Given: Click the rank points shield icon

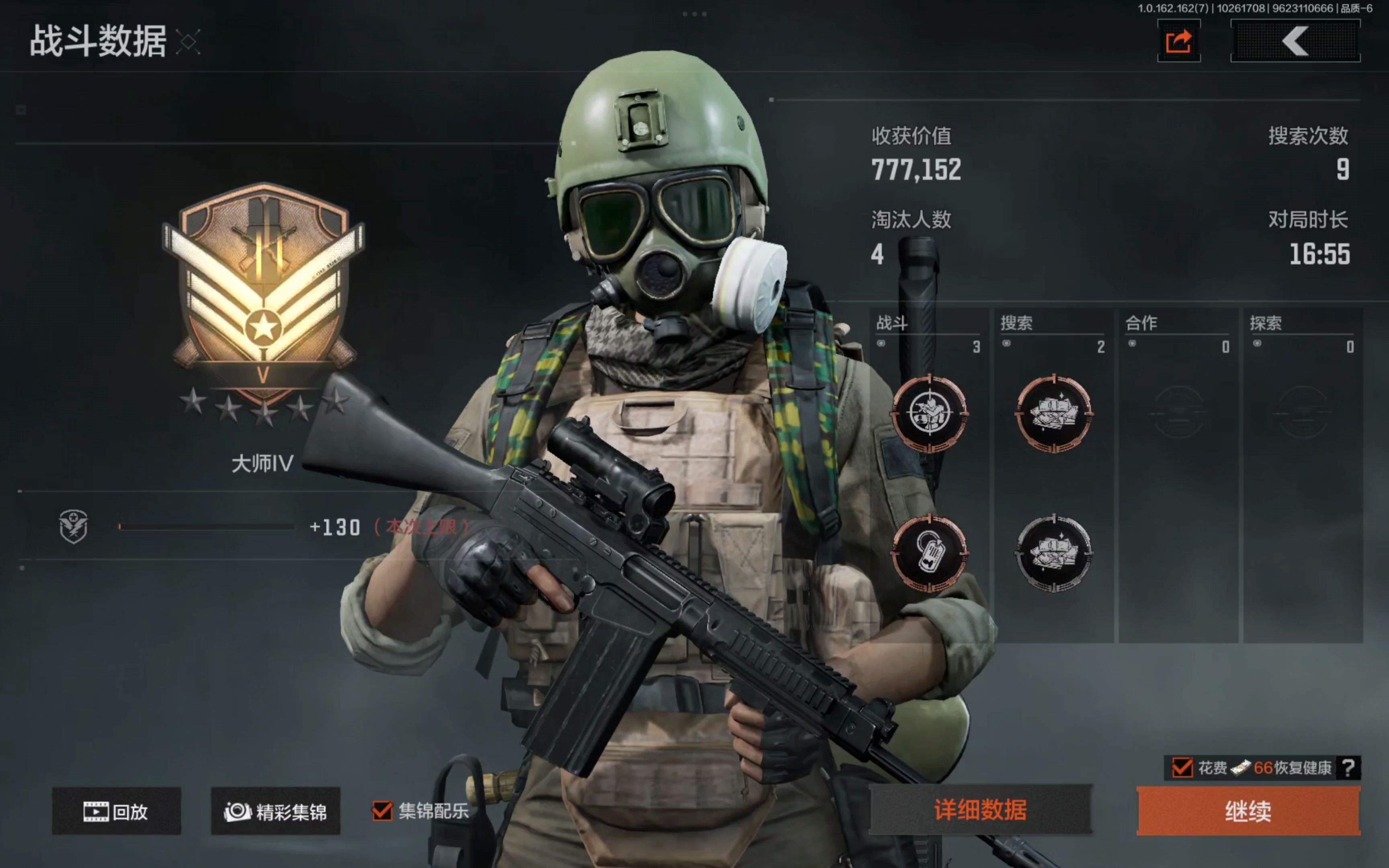Looking at the screenshot, I should pos(74,526).
